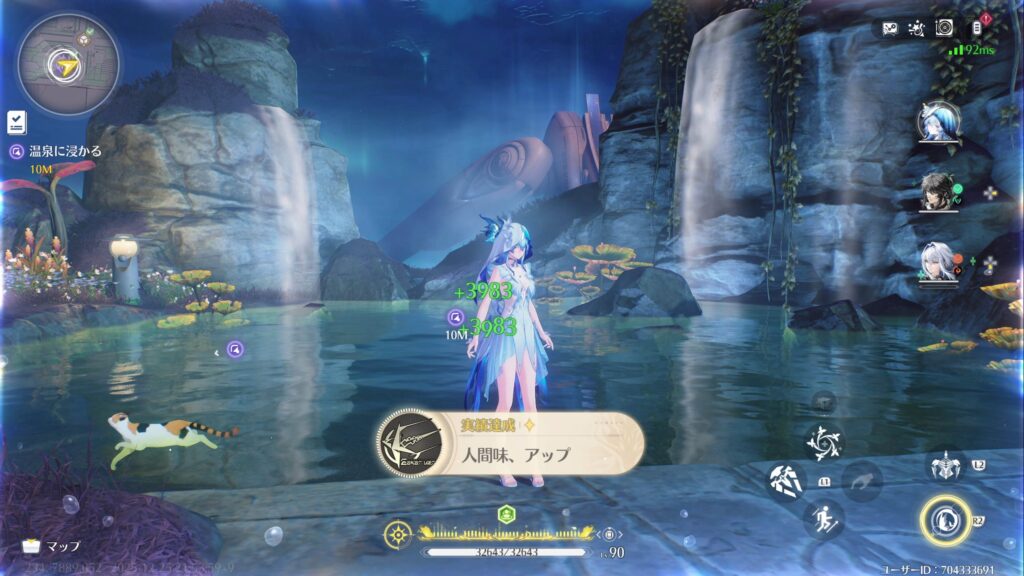Image resolution: width=1024 pixels, height=576 pixels.
Task: Open the chat message icon
Action: (889, 28)
